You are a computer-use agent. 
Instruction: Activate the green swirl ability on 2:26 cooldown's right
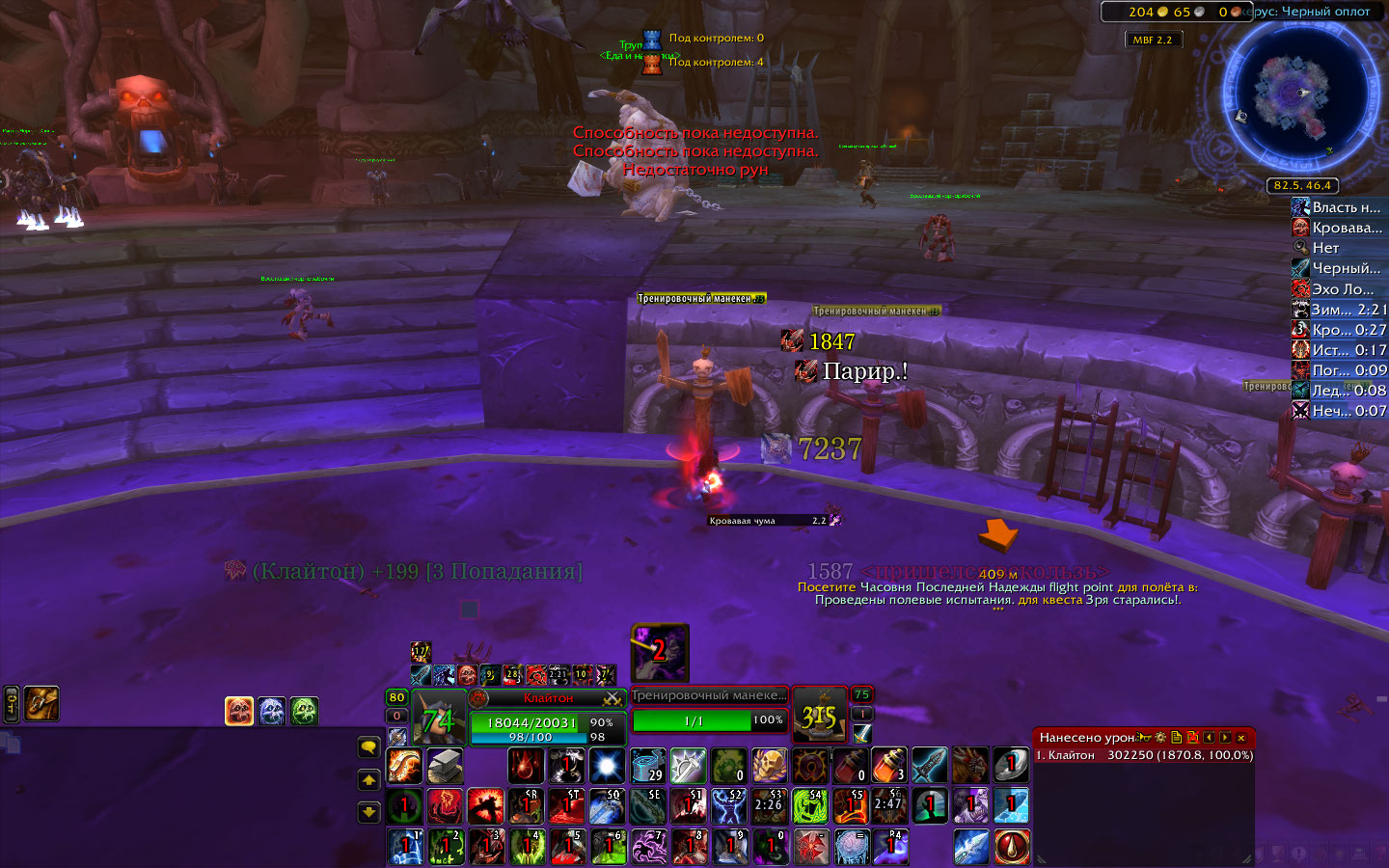pyautogui.click(x=810, y=806)
